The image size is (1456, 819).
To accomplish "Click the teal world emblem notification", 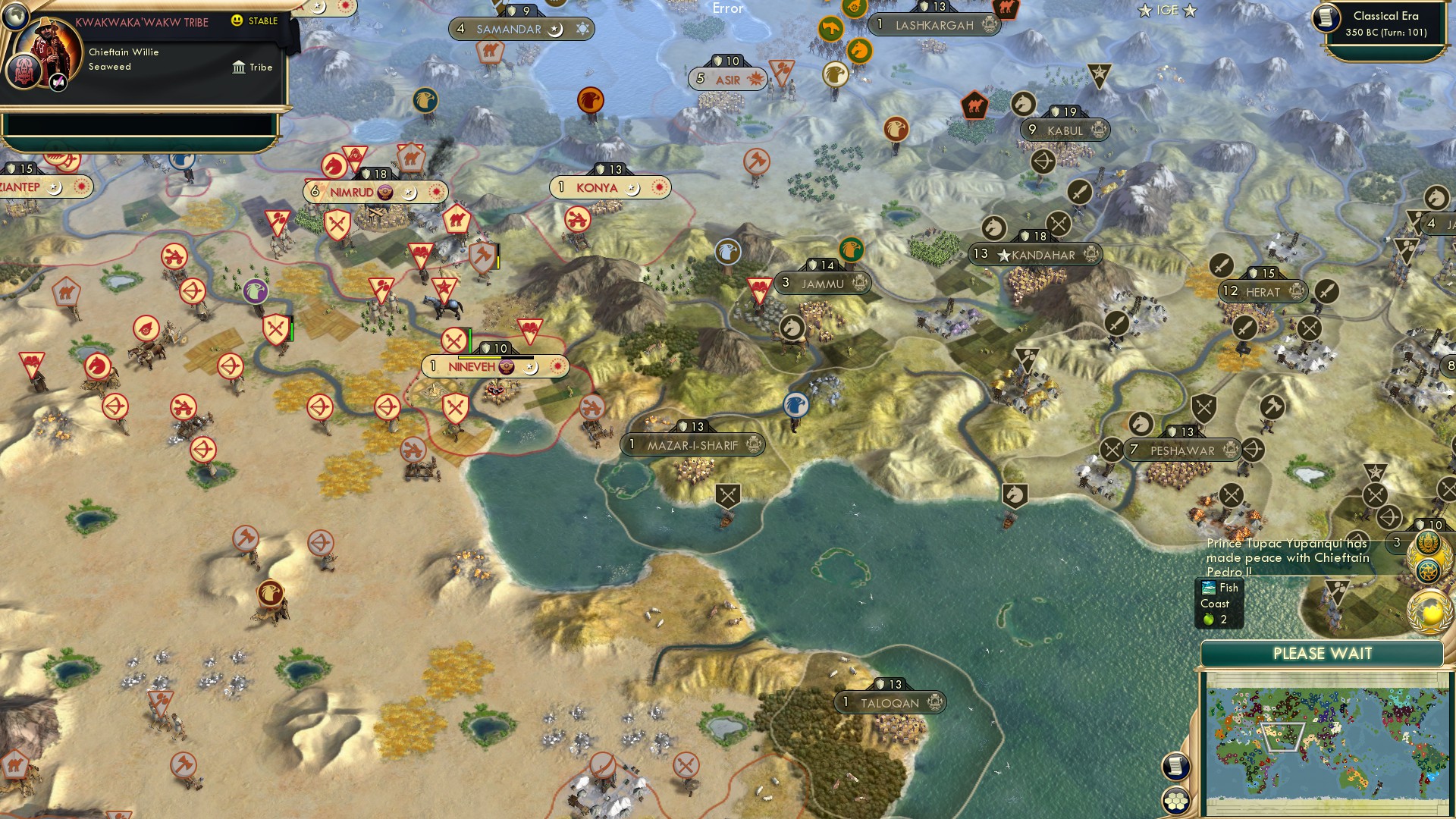I will point(1427,570).
